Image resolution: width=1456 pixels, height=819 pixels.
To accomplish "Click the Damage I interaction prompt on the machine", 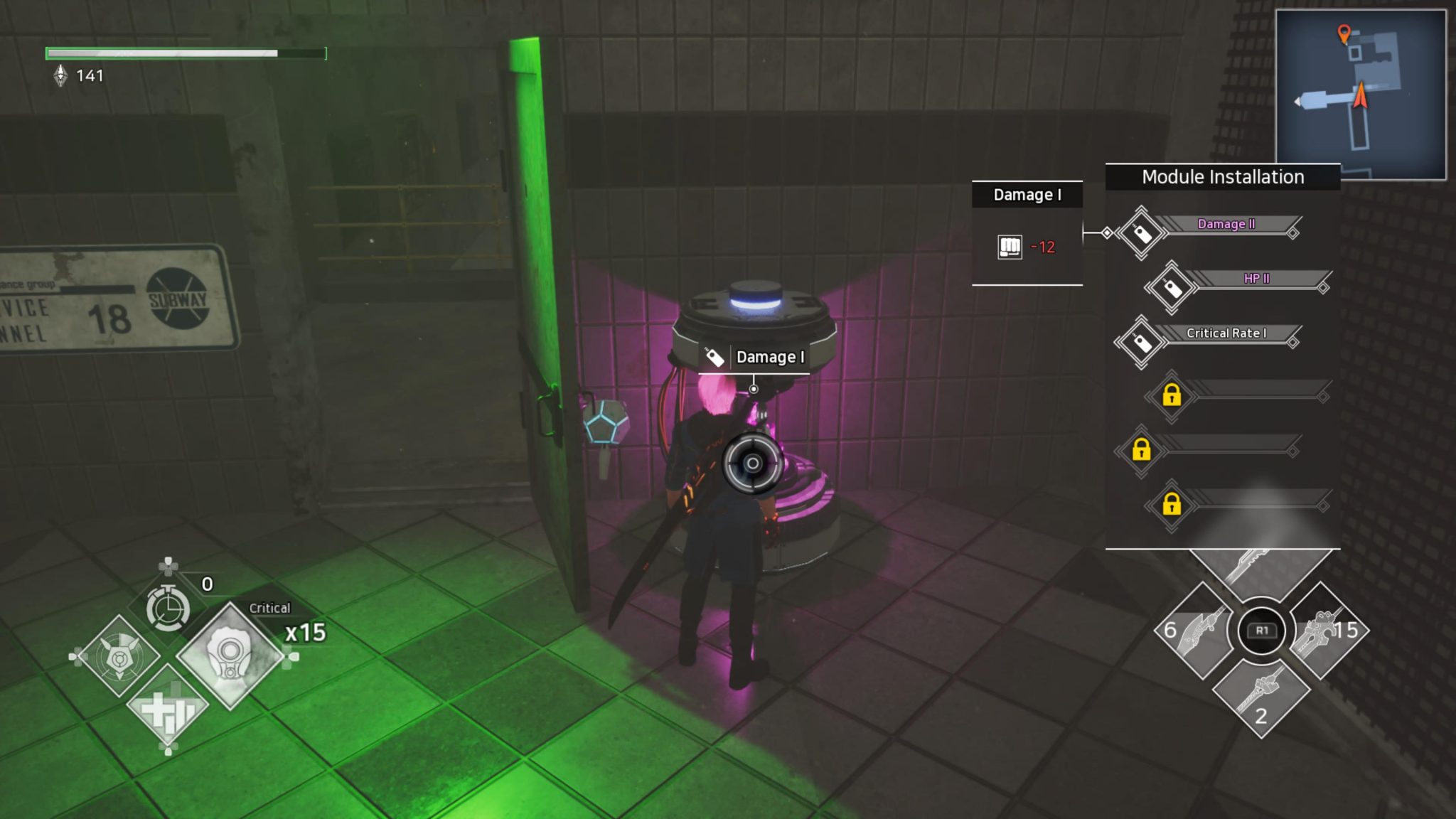I will [755, 357].
